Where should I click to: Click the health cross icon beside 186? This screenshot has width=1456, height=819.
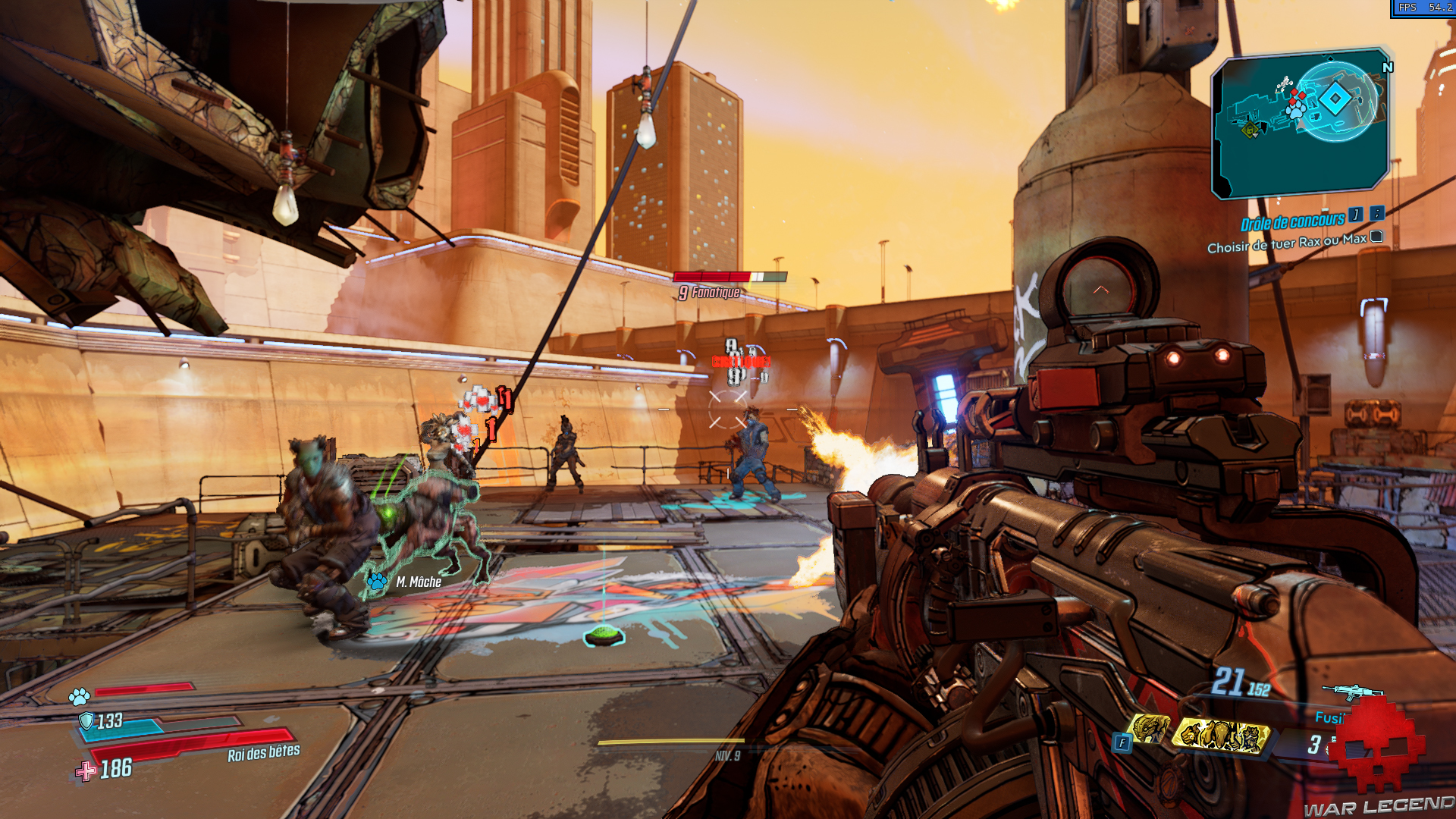[86, 771]
